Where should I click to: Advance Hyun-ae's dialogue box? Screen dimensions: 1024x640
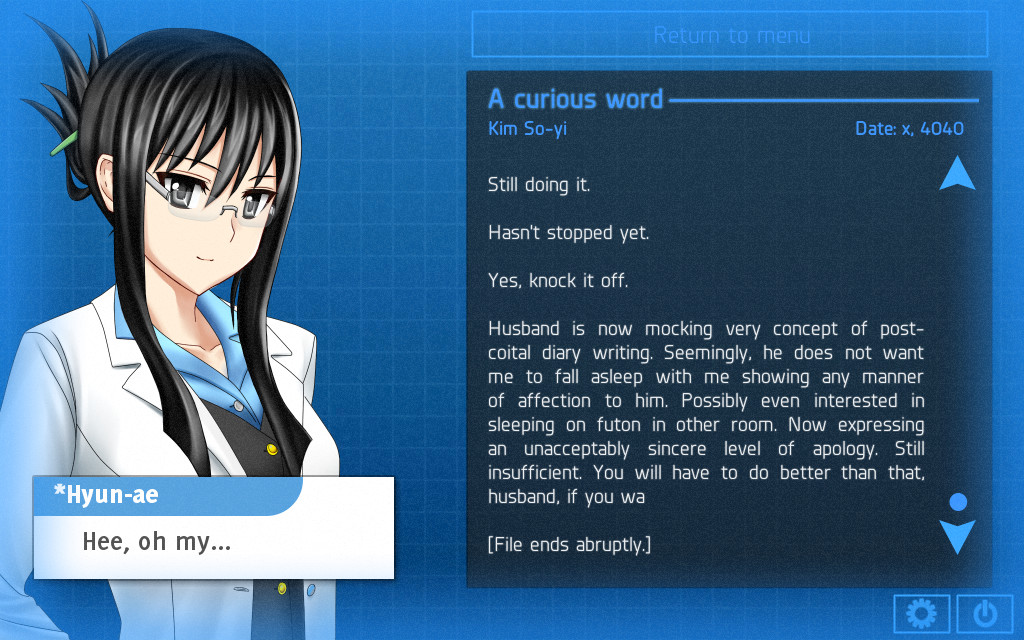[214, 543]
